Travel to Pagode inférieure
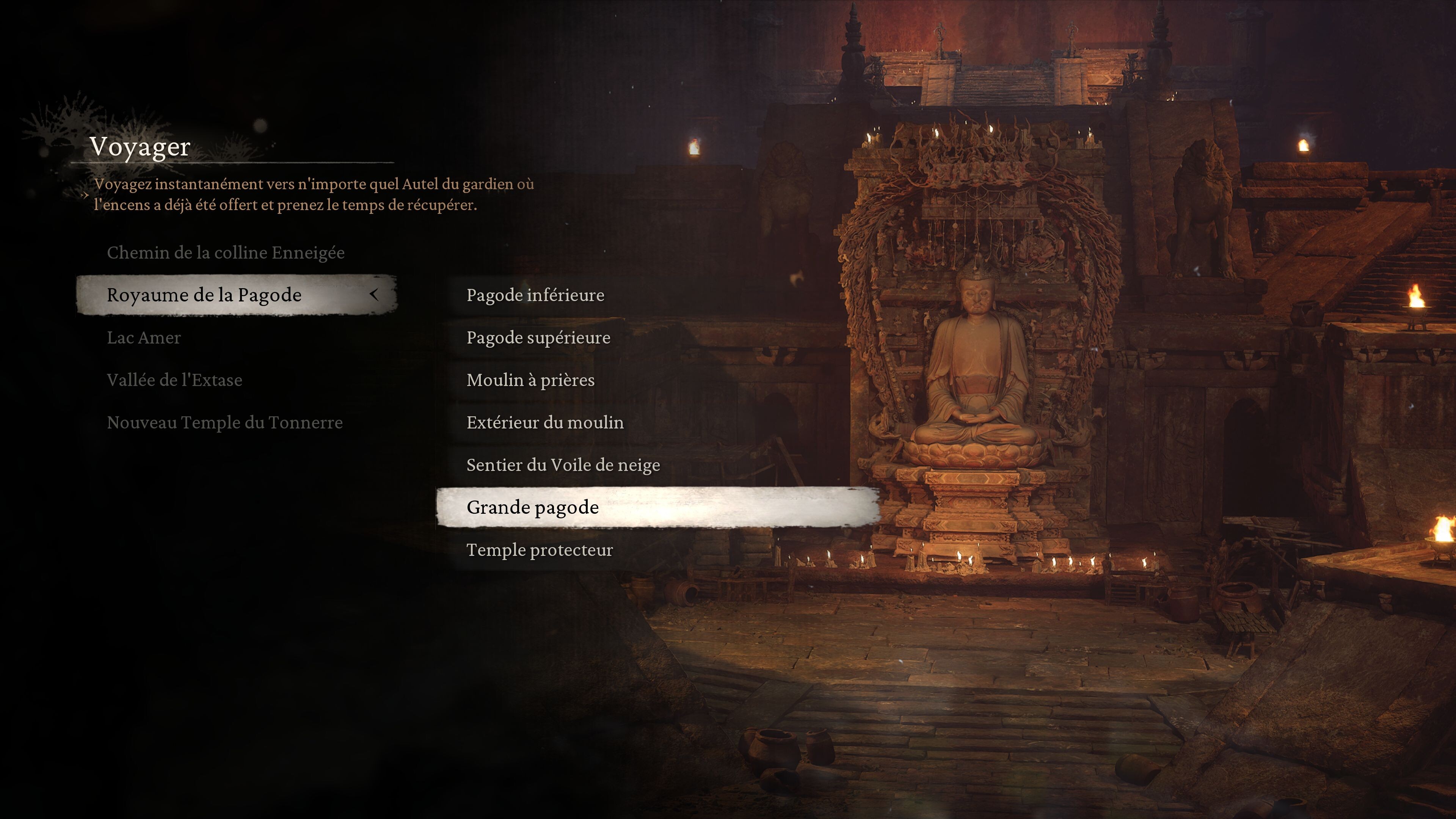 [535, 295]
